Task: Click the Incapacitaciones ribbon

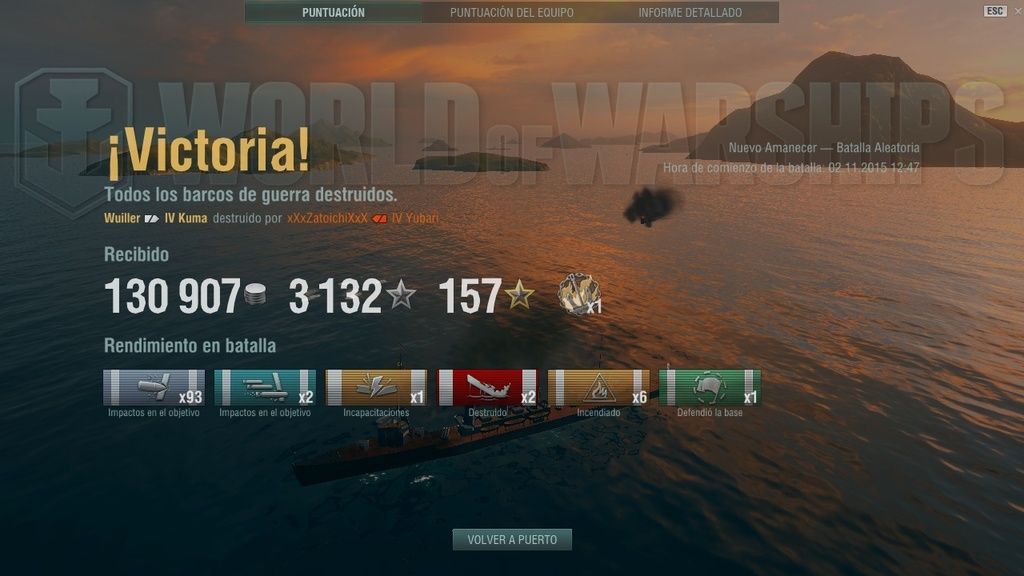Action: [x=376, y=388]
